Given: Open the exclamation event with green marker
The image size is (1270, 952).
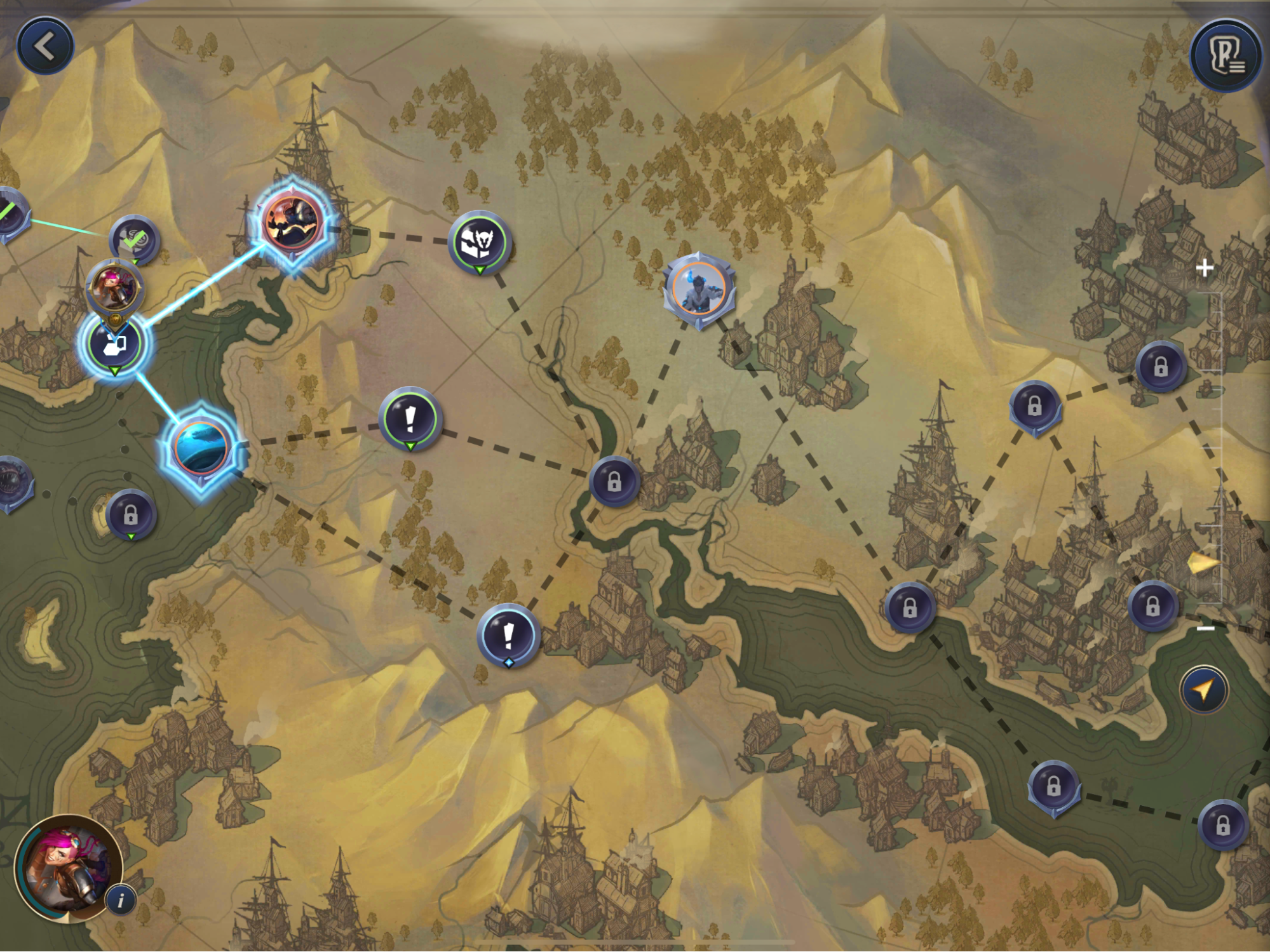Looking at the screenshot, I should click(410, 419).
